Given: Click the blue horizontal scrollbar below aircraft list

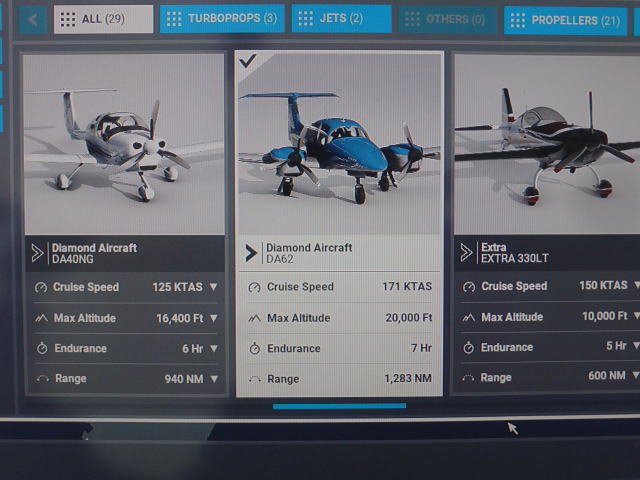Looking at the screenshot, I should coord(339,406).
